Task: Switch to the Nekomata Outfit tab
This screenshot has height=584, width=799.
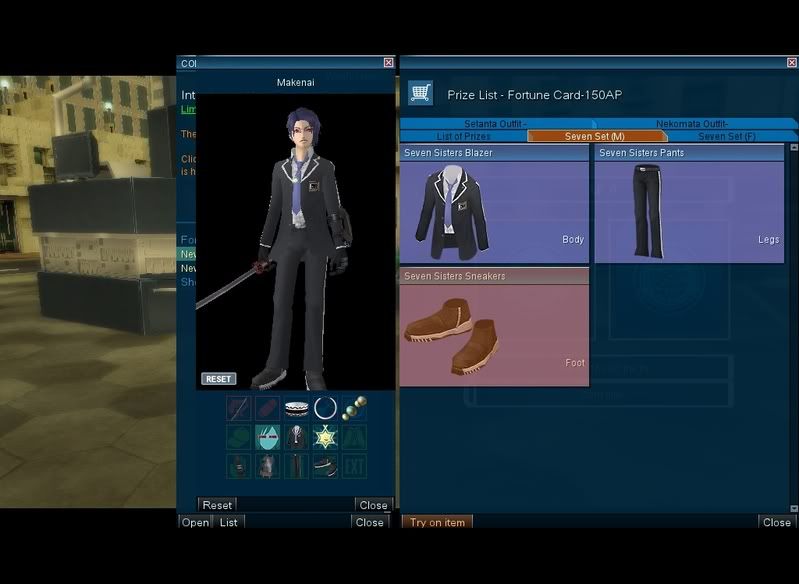Action: [x=692, y=124]
